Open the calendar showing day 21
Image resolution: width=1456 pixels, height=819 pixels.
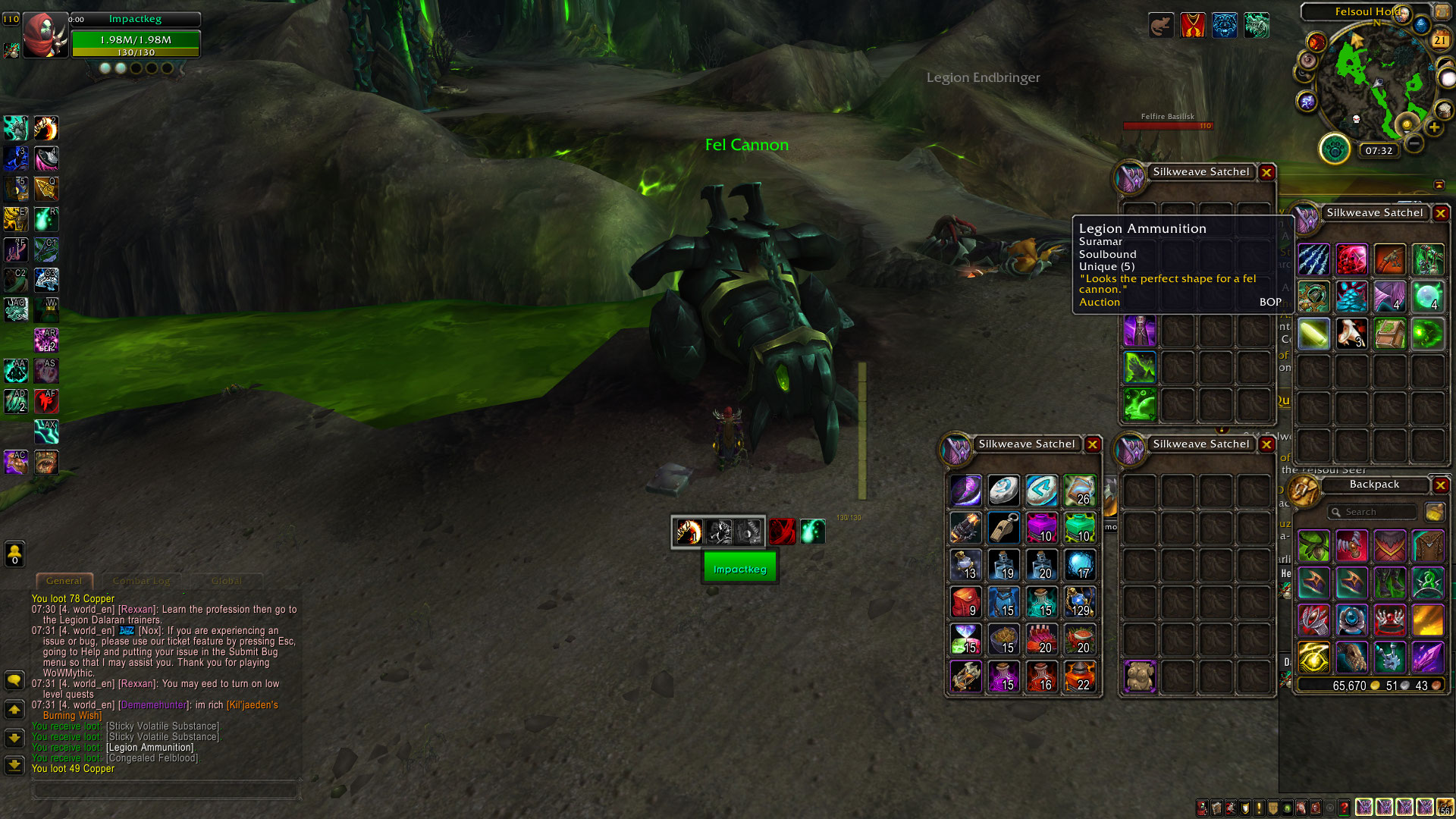click(x=1440, y=40)
